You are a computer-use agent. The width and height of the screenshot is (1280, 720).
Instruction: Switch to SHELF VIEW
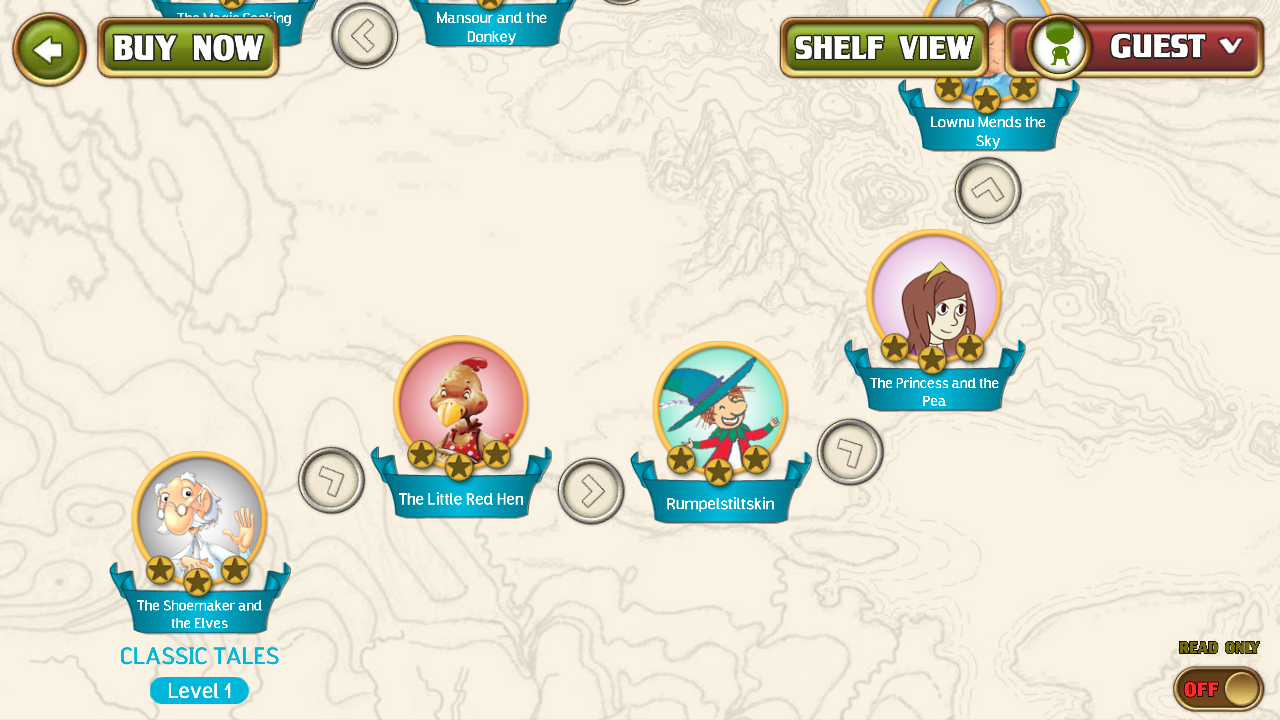pyautogui.click(x=883, y=46)
